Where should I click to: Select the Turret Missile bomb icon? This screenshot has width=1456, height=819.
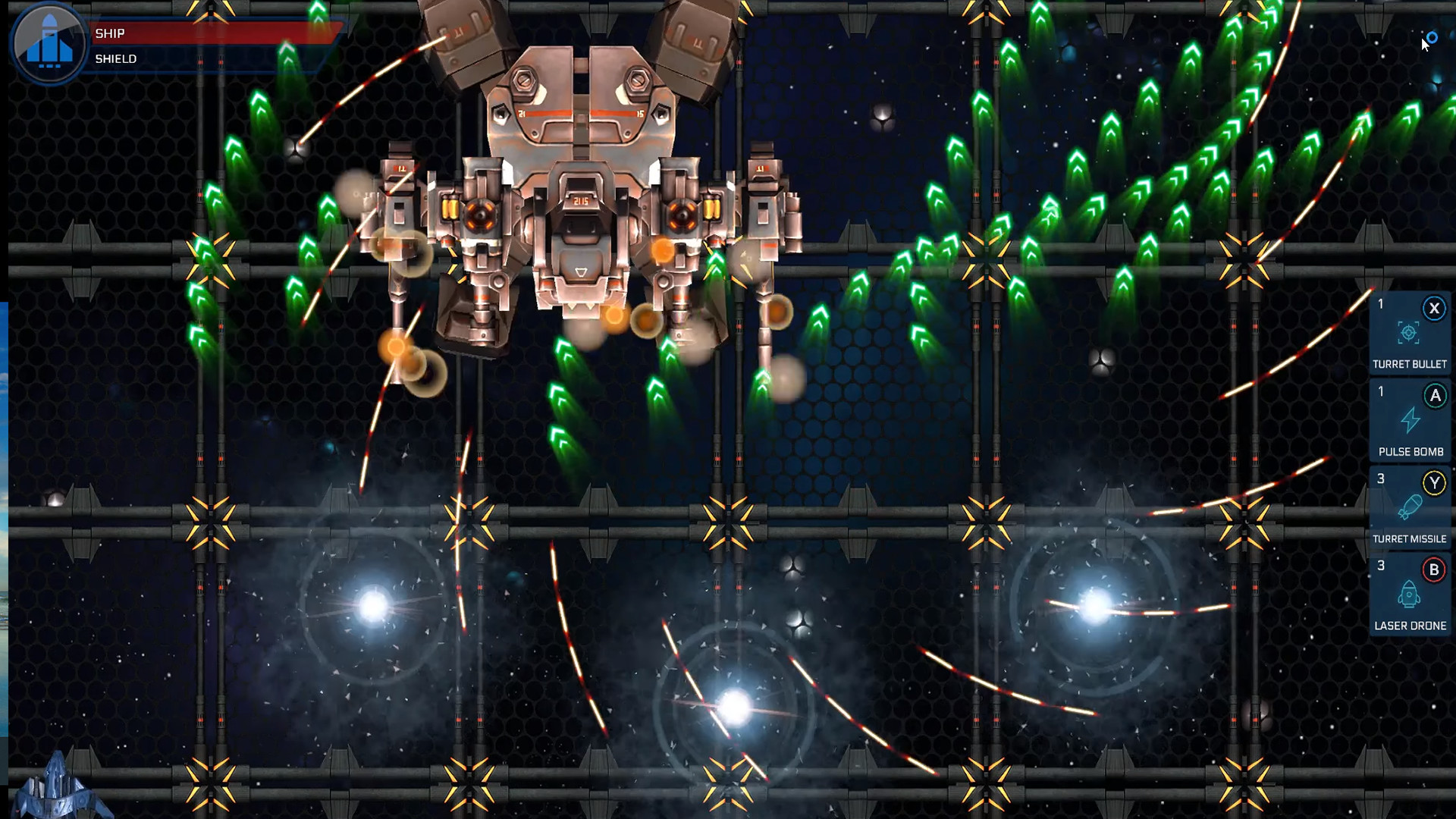point(1410,506)
